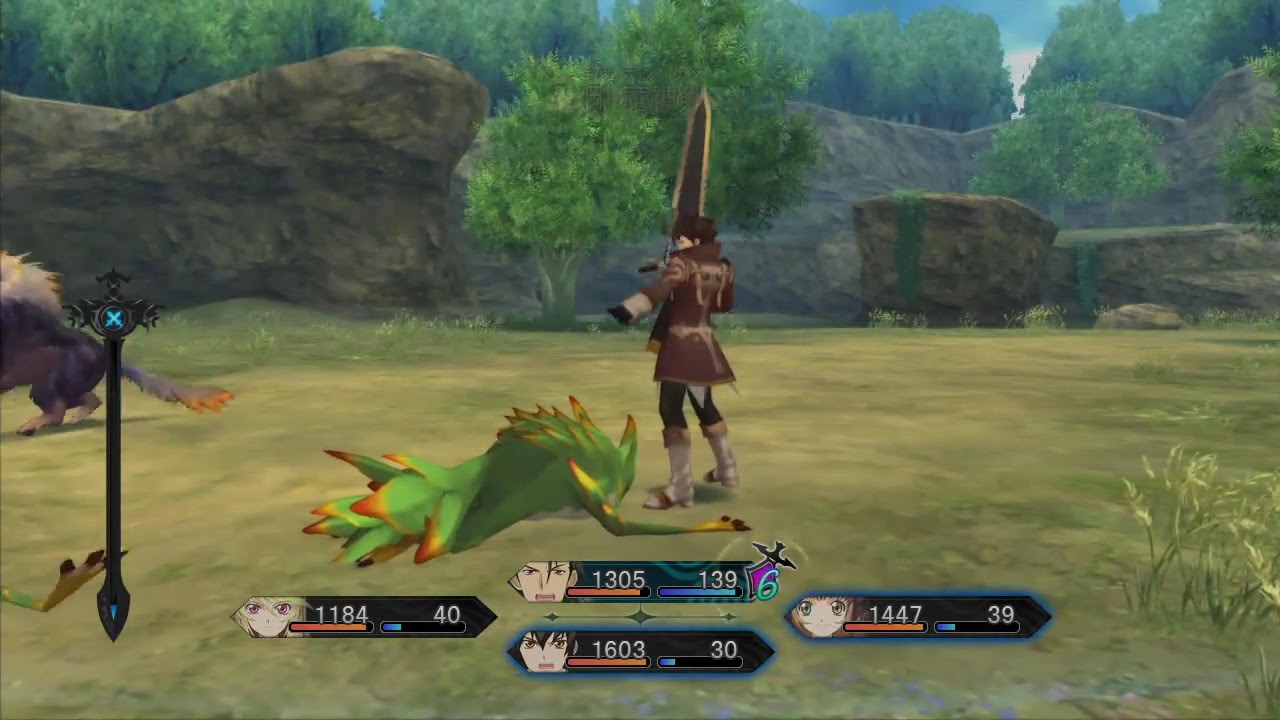The image size is (1280, 720).
Task: Choose the blonde party member portrait with 1184 HP
Action: [265, 617]
